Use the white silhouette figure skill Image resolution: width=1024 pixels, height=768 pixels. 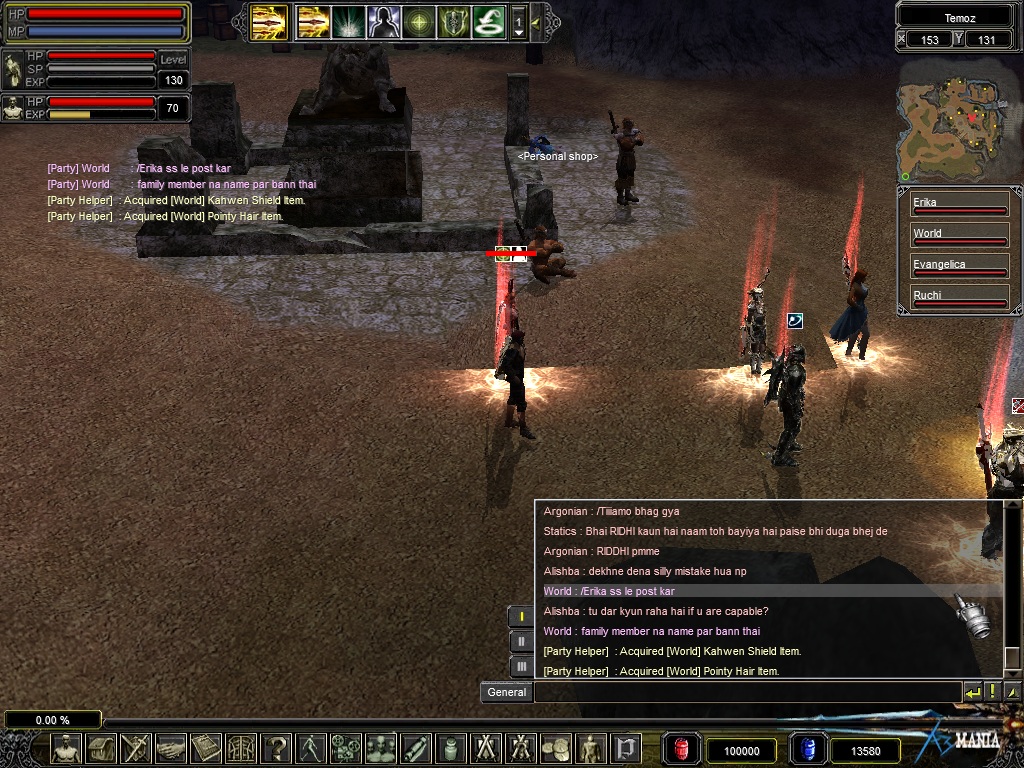coord(383,21)
